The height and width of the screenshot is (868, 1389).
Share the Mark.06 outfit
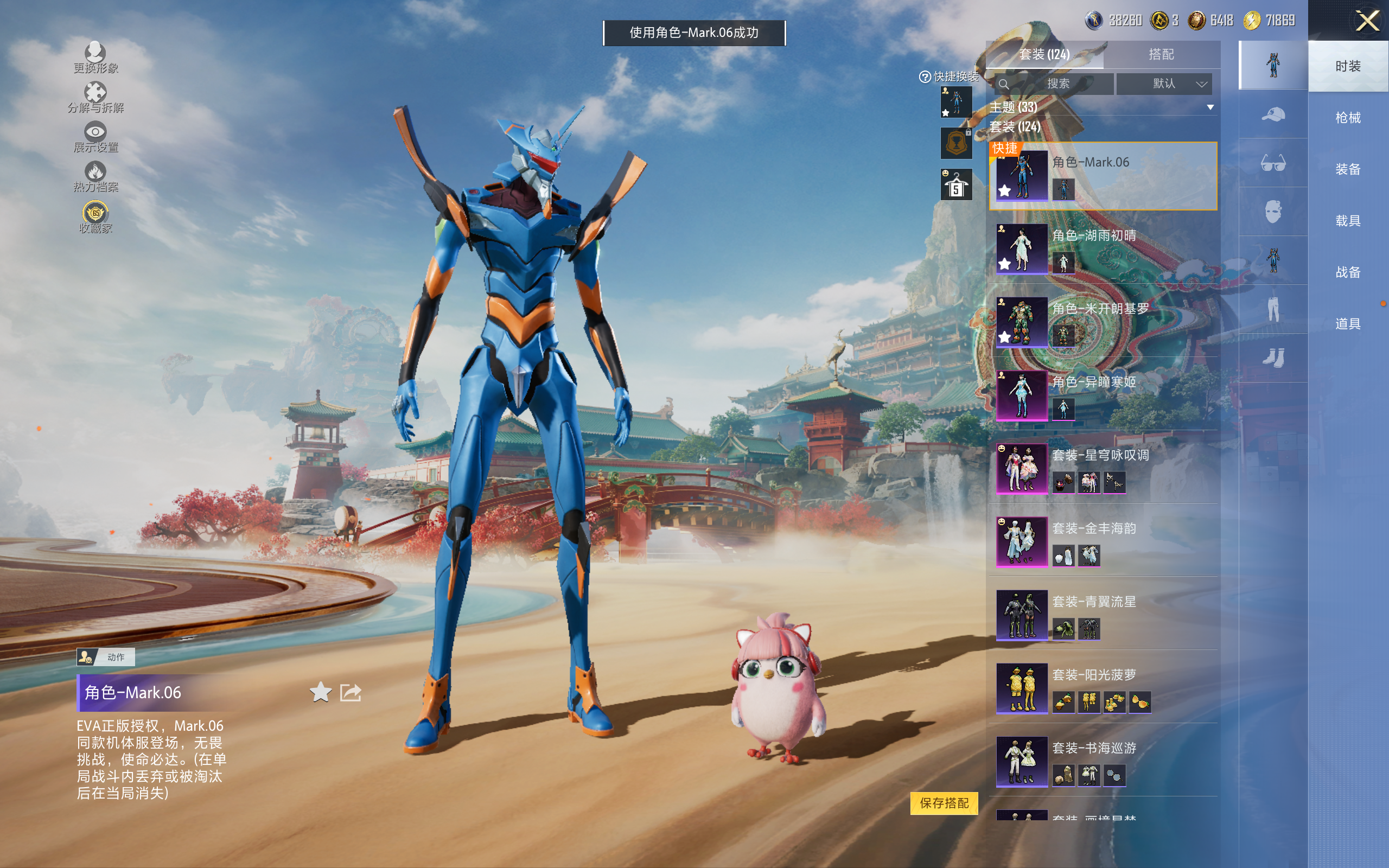coord(351,692)
